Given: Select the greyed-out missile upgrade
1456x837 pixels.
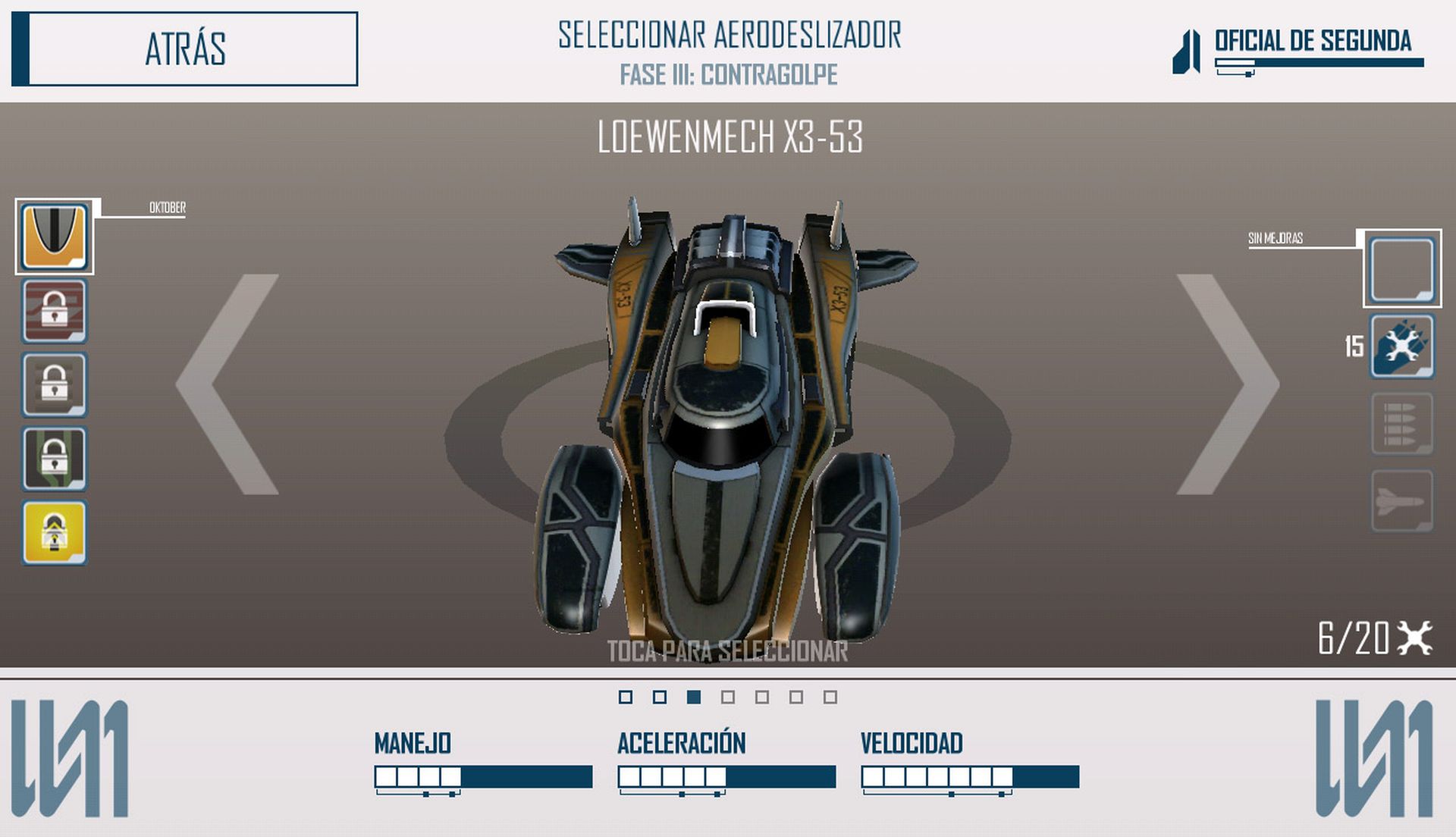Looking at the screenshot, I should click(1402, 501).
